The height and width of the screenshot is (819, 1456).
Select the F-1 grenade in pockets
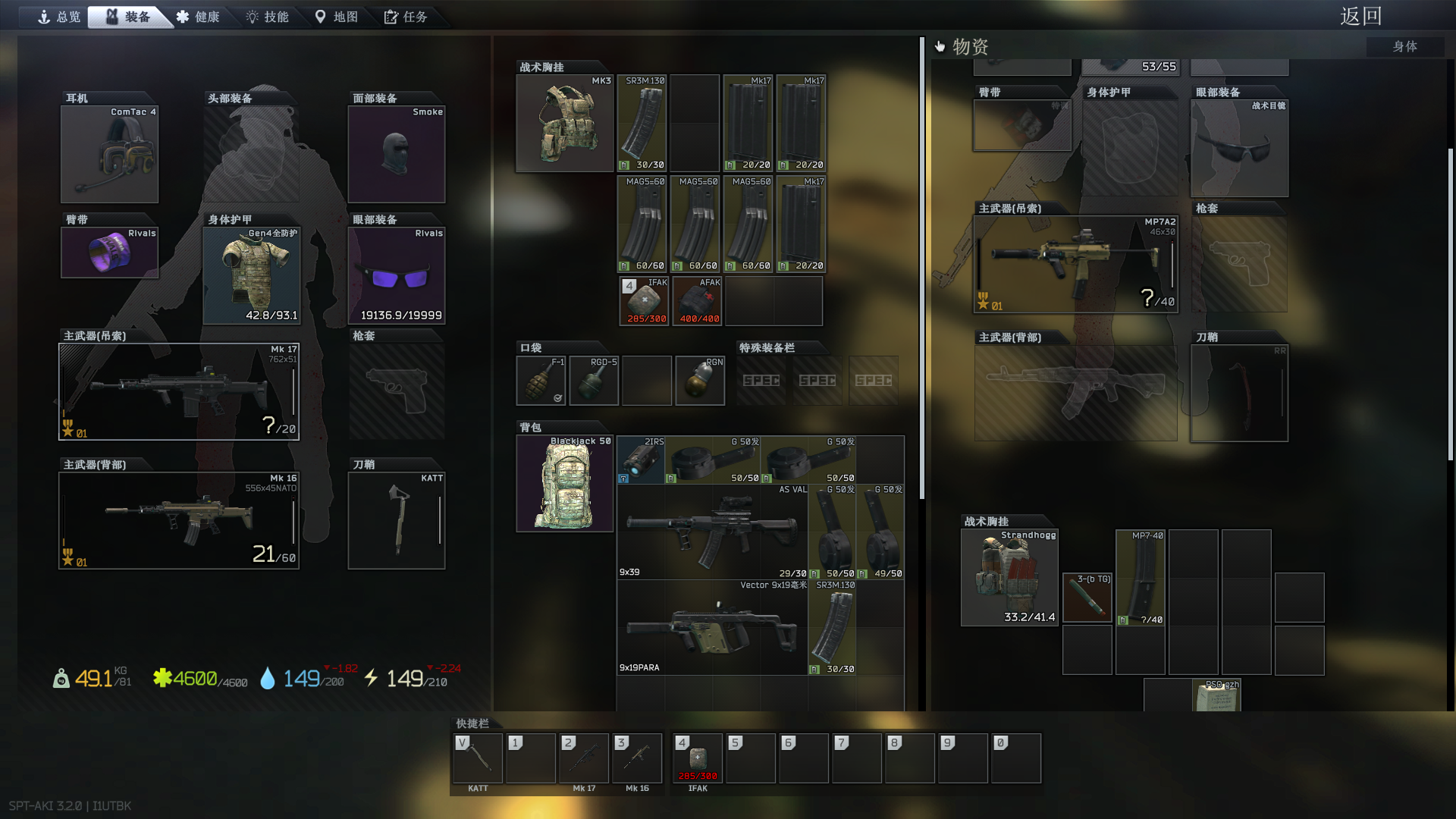tap(541, 381)
